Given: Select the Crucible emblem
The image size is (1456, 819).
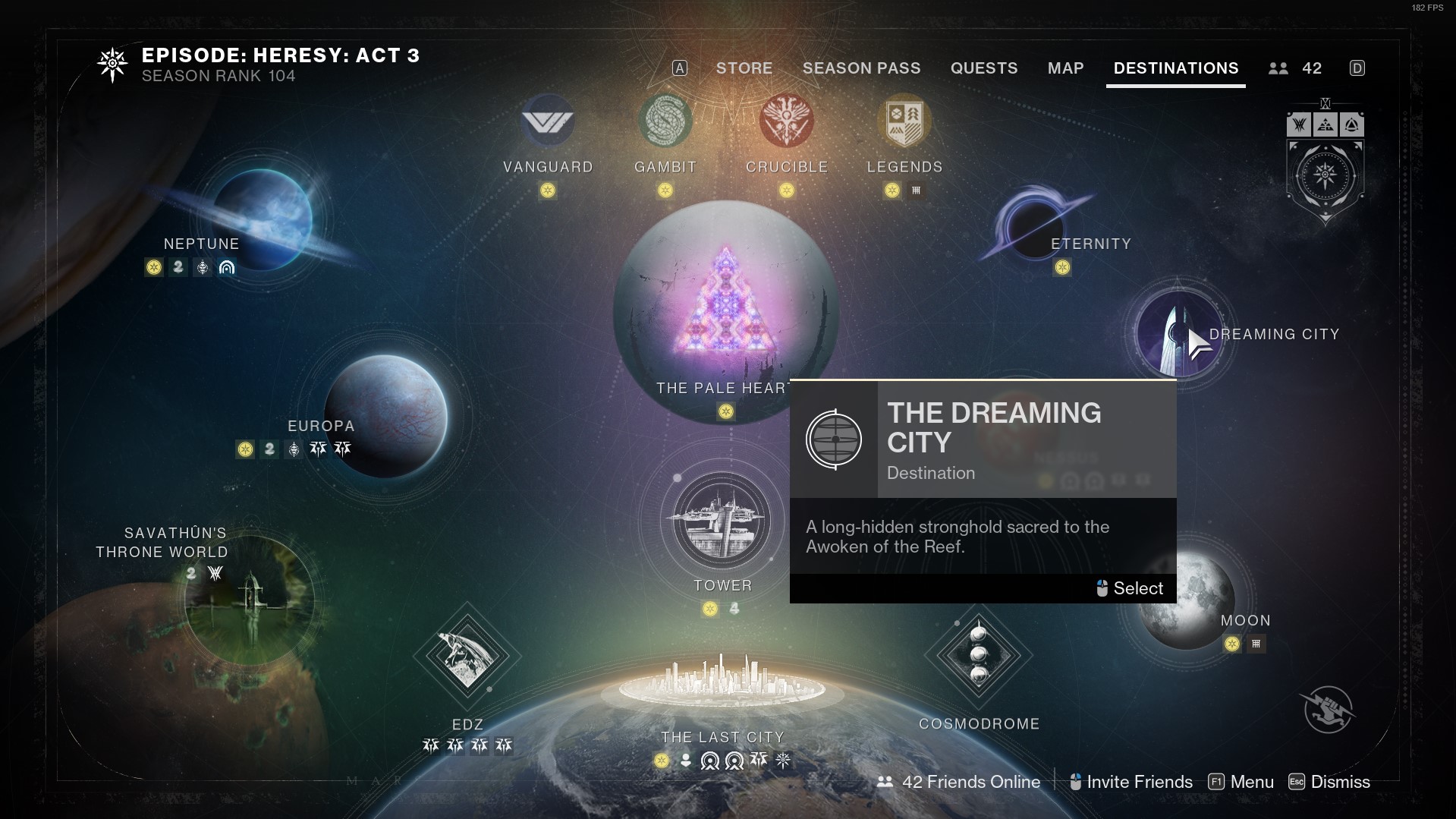Looking at the screenshot, I should tap(787, 121).
